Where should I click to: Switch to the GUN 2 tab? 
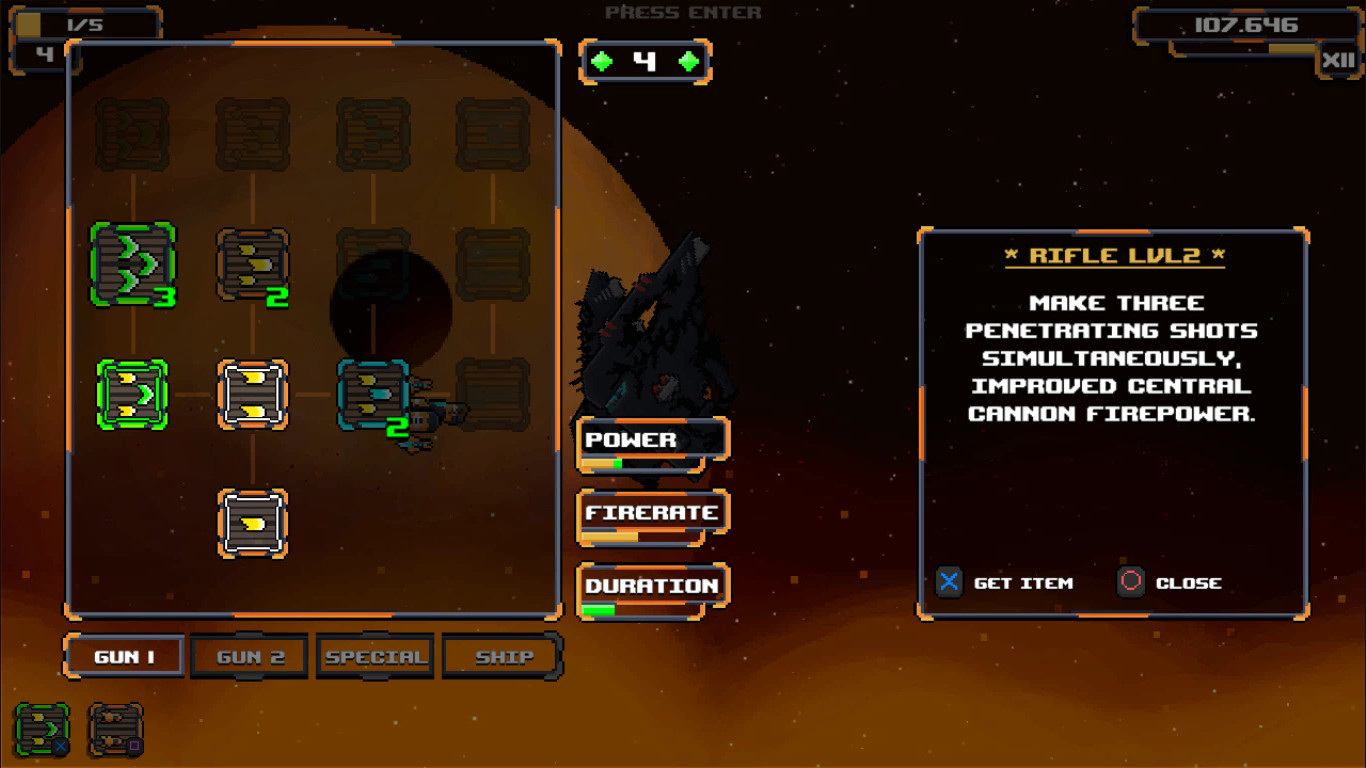click(249, 656)
